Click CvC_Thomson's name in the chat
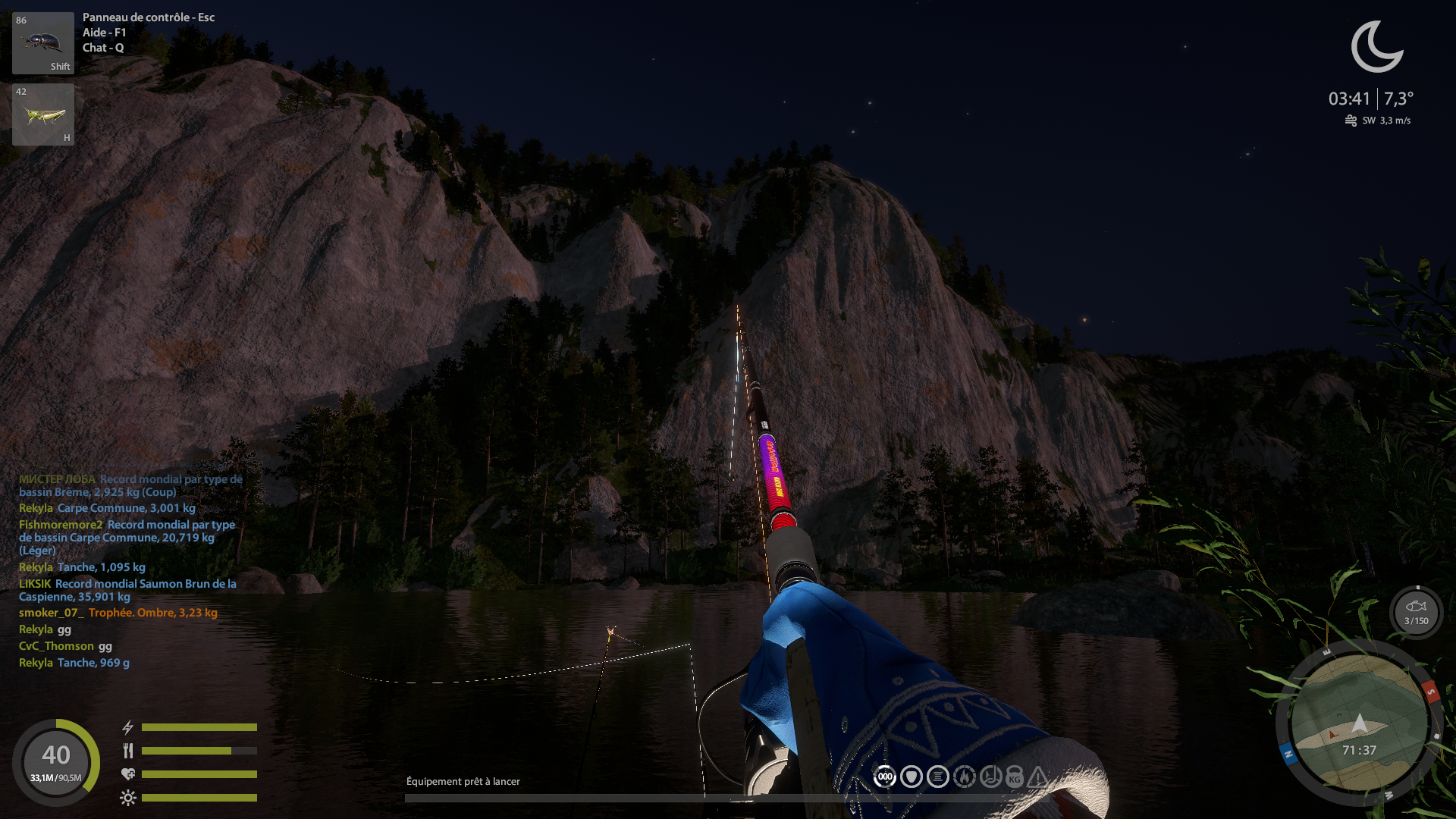Screen dimensions: 1456x819 pos(56,646)
